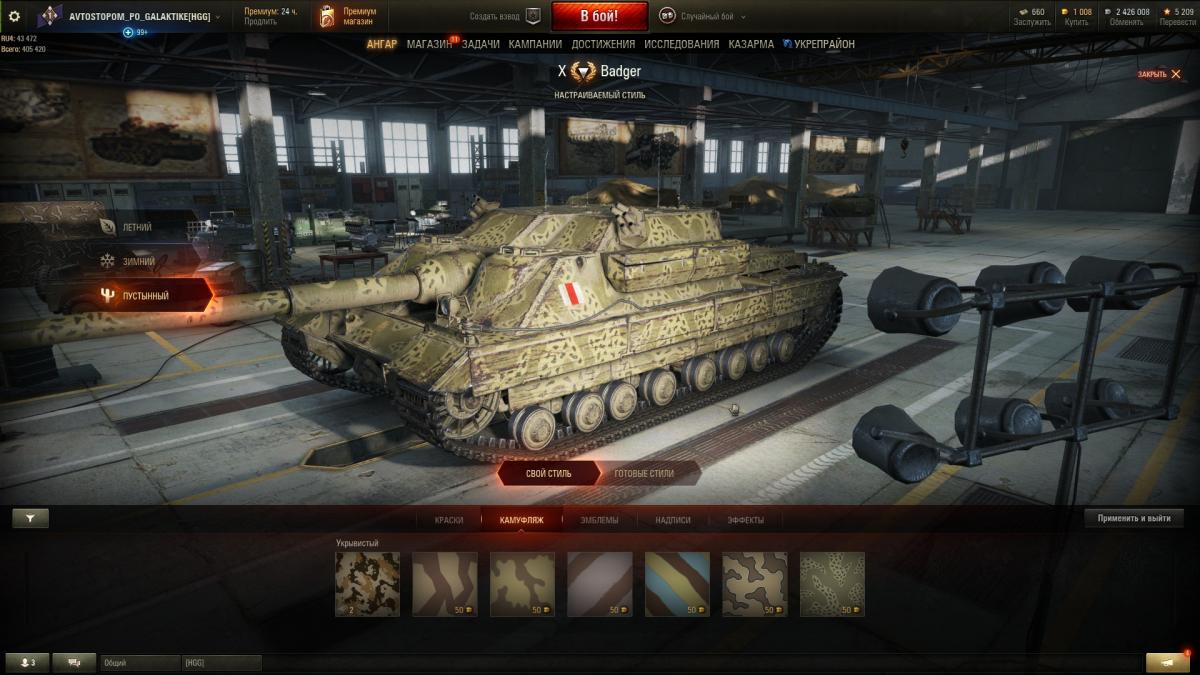Open the Премиум магазин shop
The width and height of the screenshot is (1200, 675).
(x=346, y=17)
